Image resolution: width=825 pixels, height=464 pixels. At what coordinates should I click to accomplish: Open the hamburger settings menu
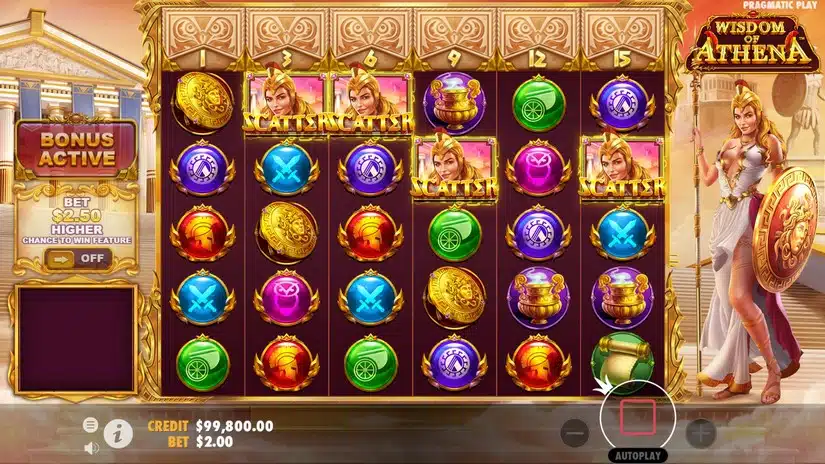click(90, 425)
